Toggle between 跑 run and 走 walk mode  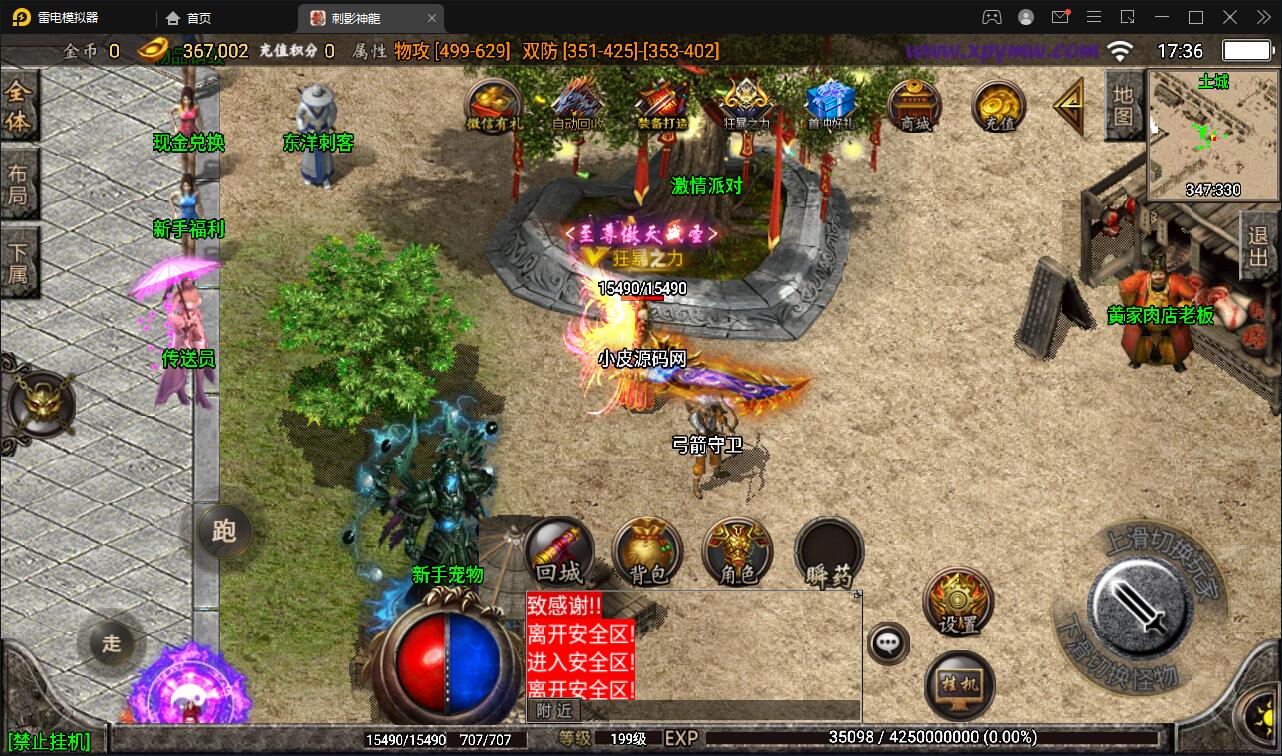pos(224,533)
